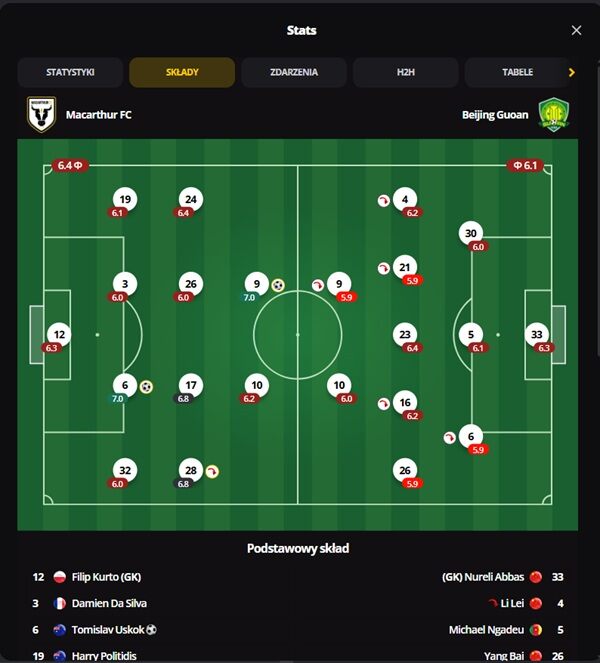
Task: Select Macarthur player number 19 on pitch
Action: click(x=124, y=199)
